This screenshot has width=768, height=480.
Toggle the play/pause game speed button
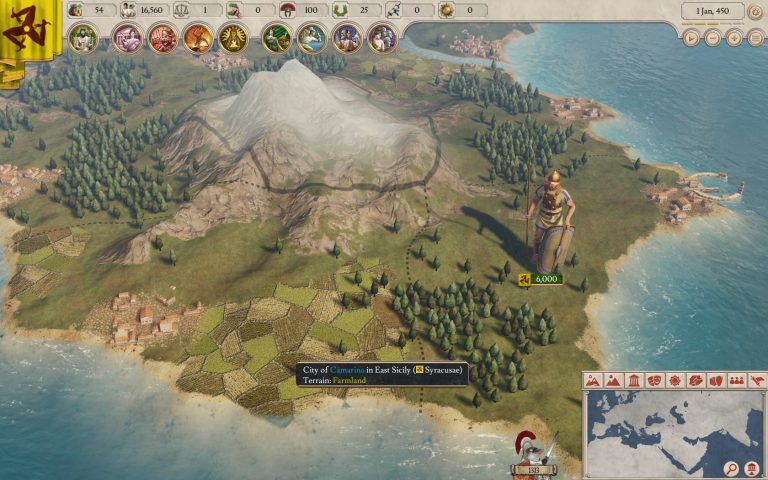692,38
